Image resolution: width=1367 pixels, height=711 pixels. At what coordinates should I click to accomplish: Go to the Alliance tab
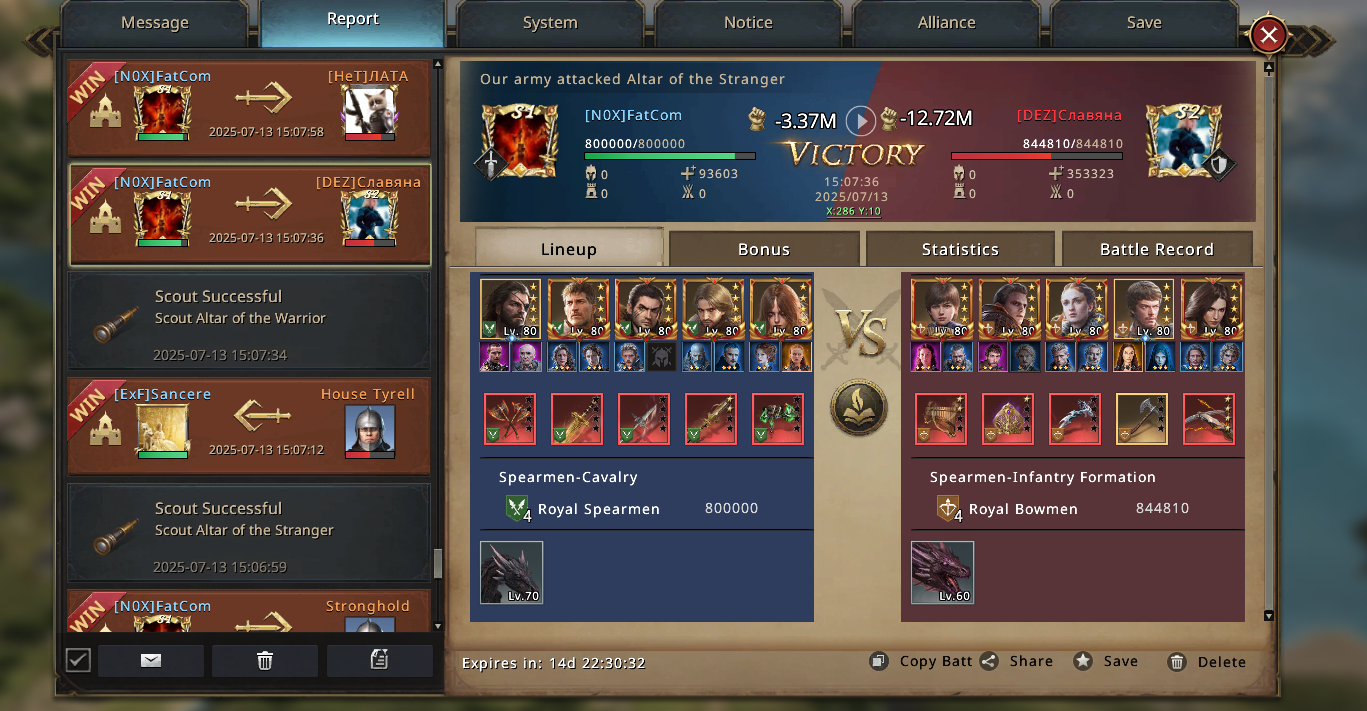pos(946,23)
